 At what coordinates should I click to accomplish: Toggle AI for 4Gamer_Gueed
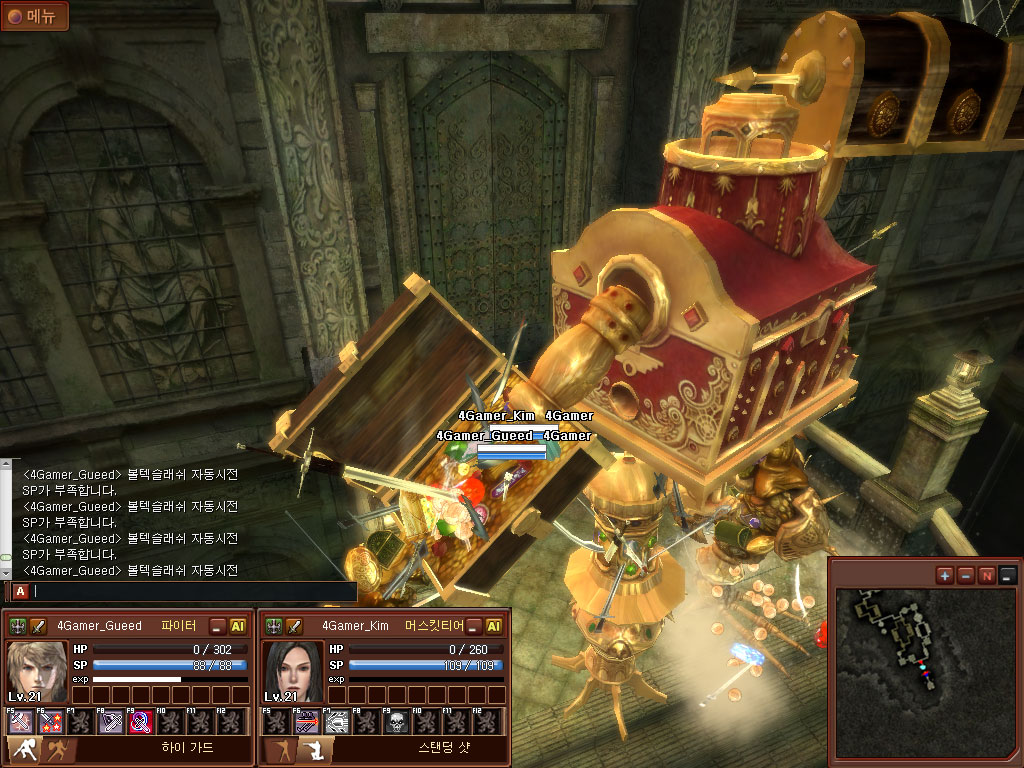click(x=238, y=626)
